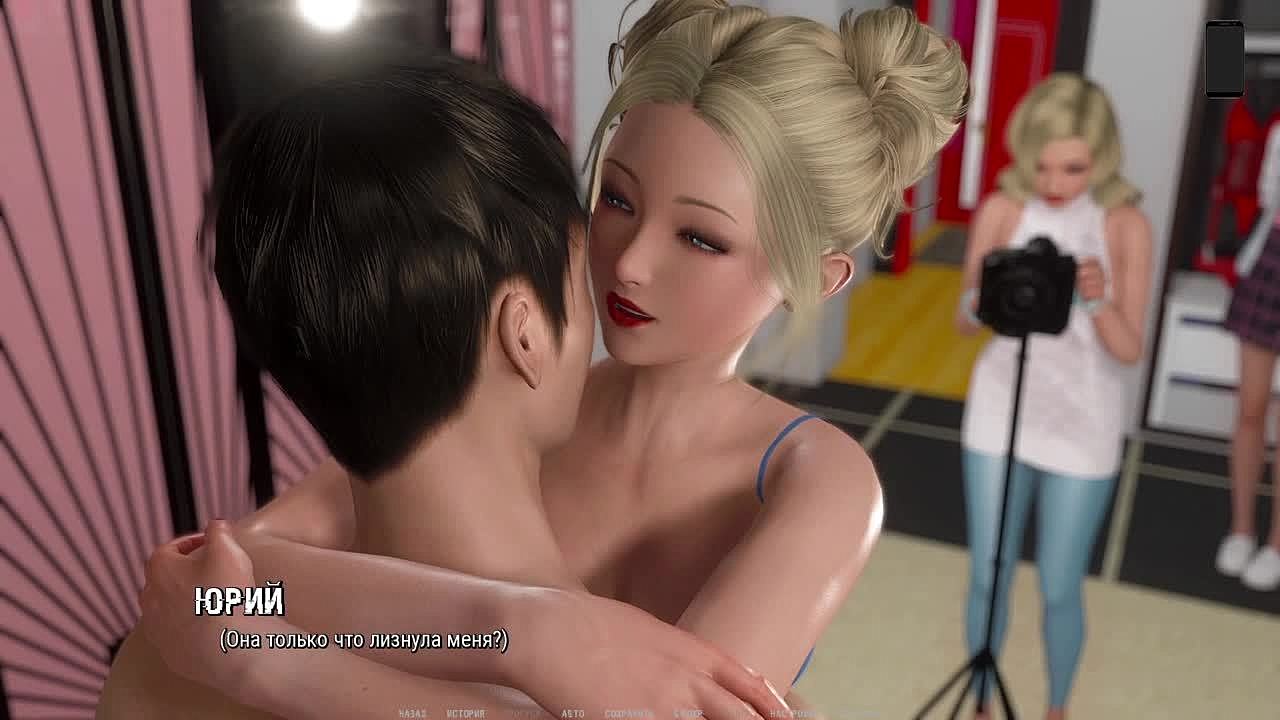The height and width of the screenshot is (720, 1280).
Task: Click the Назад rollback button
Action: [x=412, y=714]
